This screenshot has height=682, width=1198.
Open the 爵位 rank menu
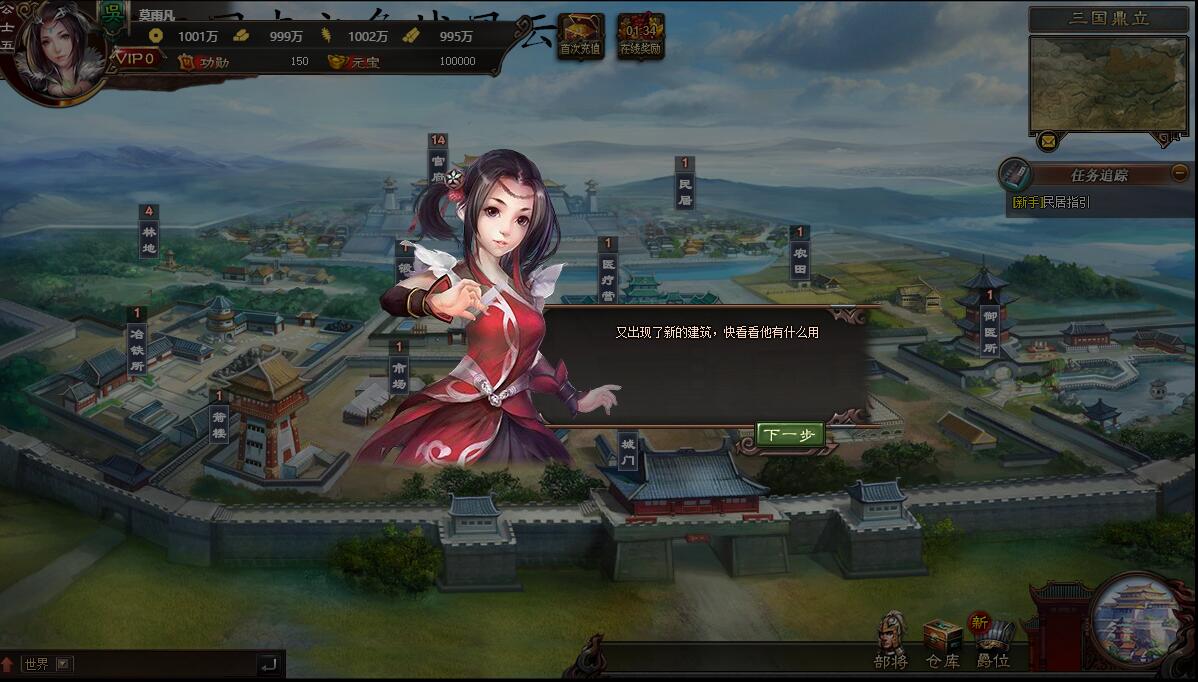[993, 642]
